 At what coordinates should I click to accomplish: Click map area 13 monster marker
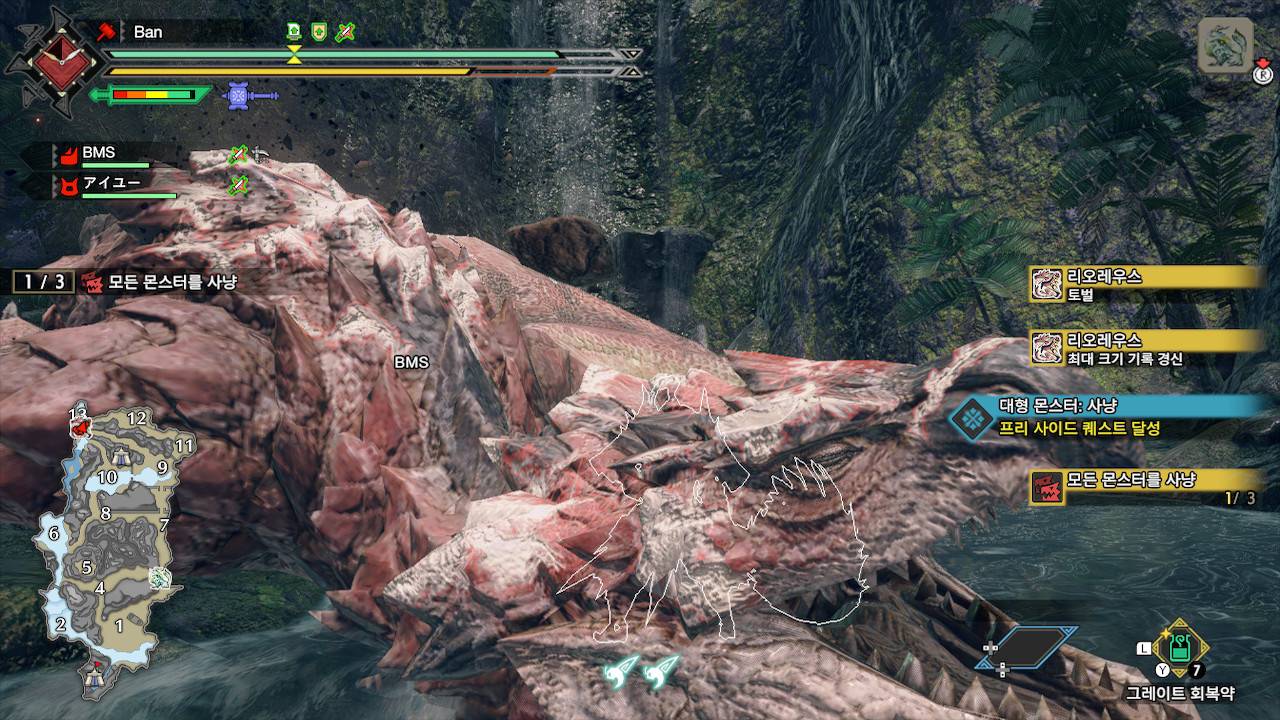point(80,429)
